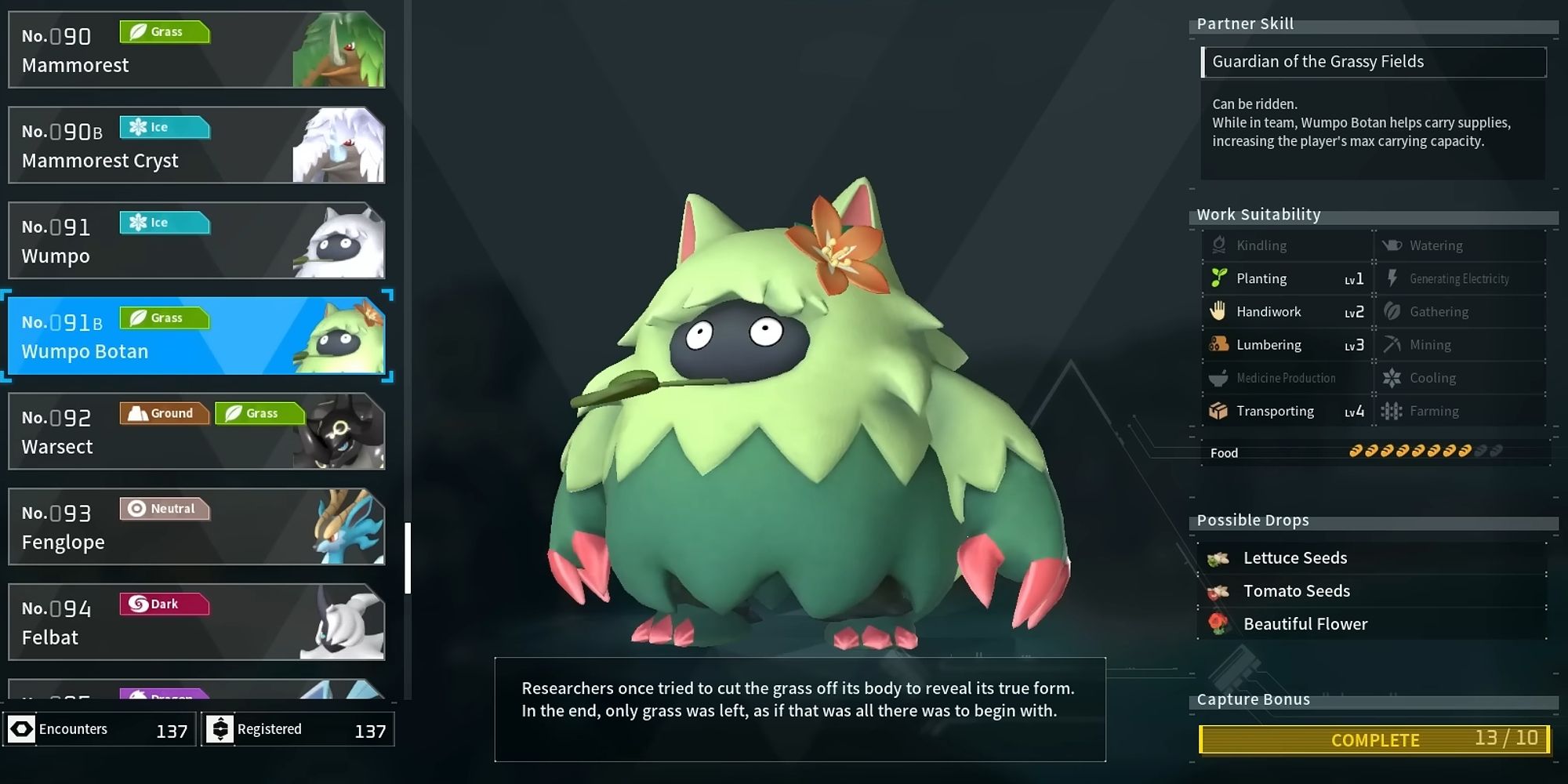Select the Lumbering work suitability row
Viewport: 1568px width, 784px height.
(x=1287, y=345)
